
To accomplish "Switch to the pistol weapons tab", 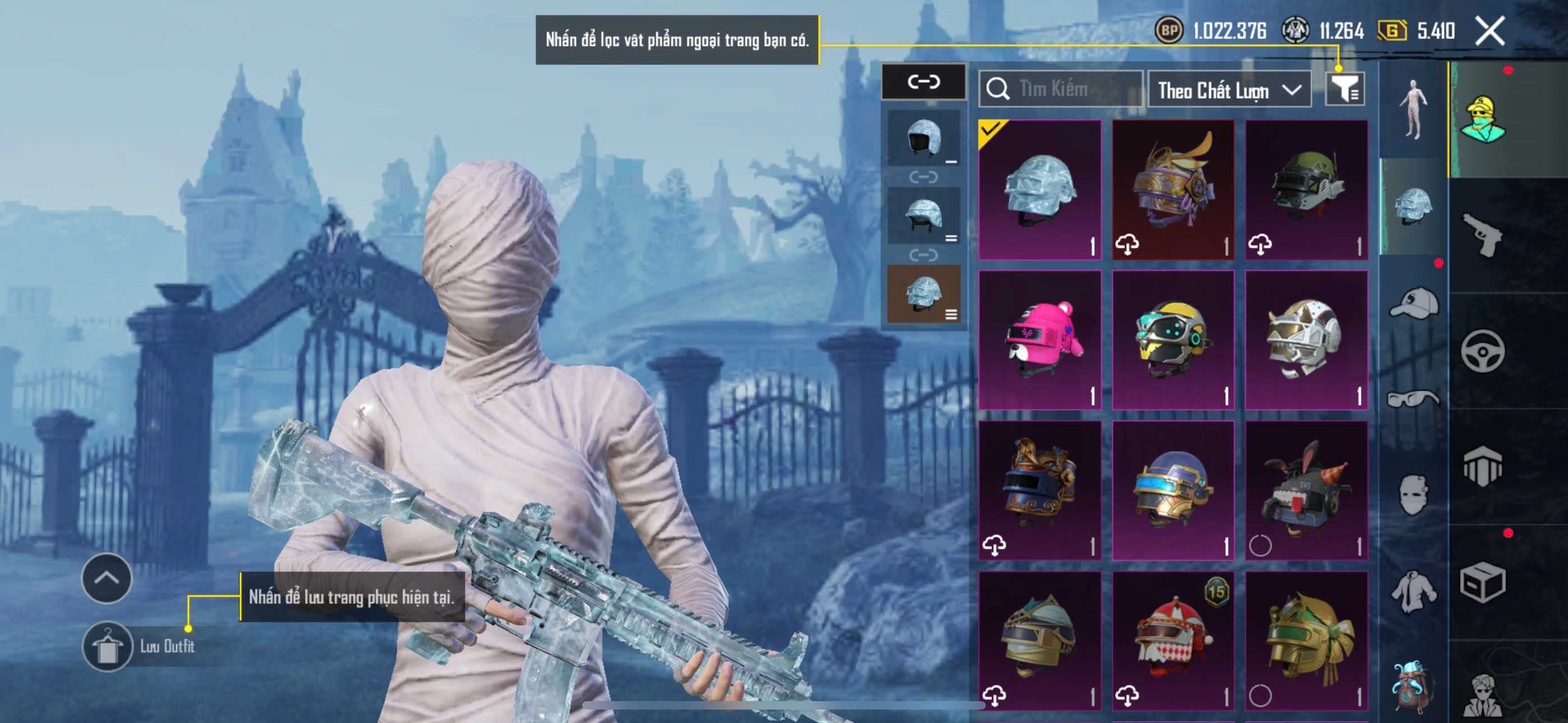I will tap(1482, 235).
